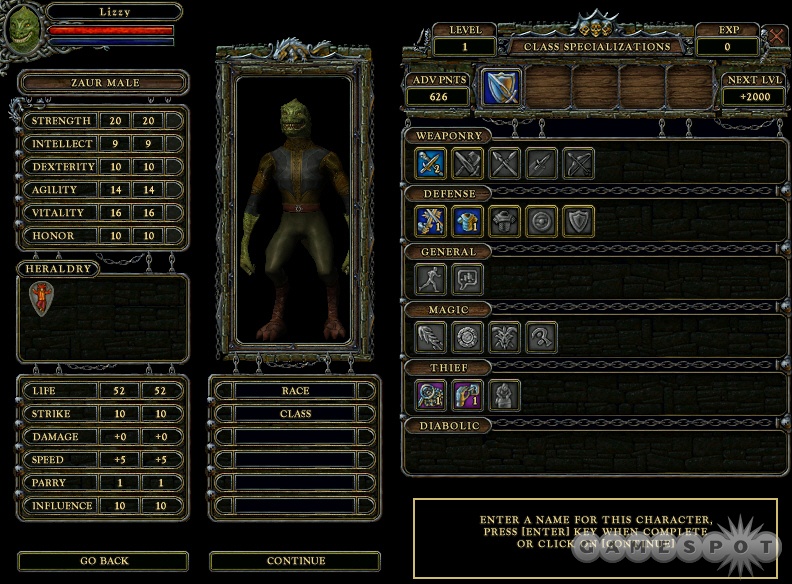Pick the purple key-ring thief skill

431,395
